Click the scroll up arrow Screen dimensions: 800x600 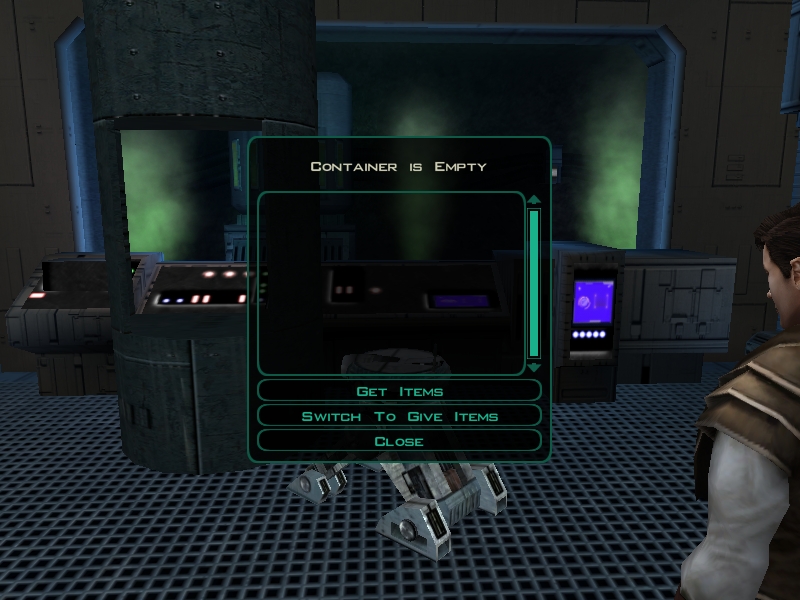point(534,199)
